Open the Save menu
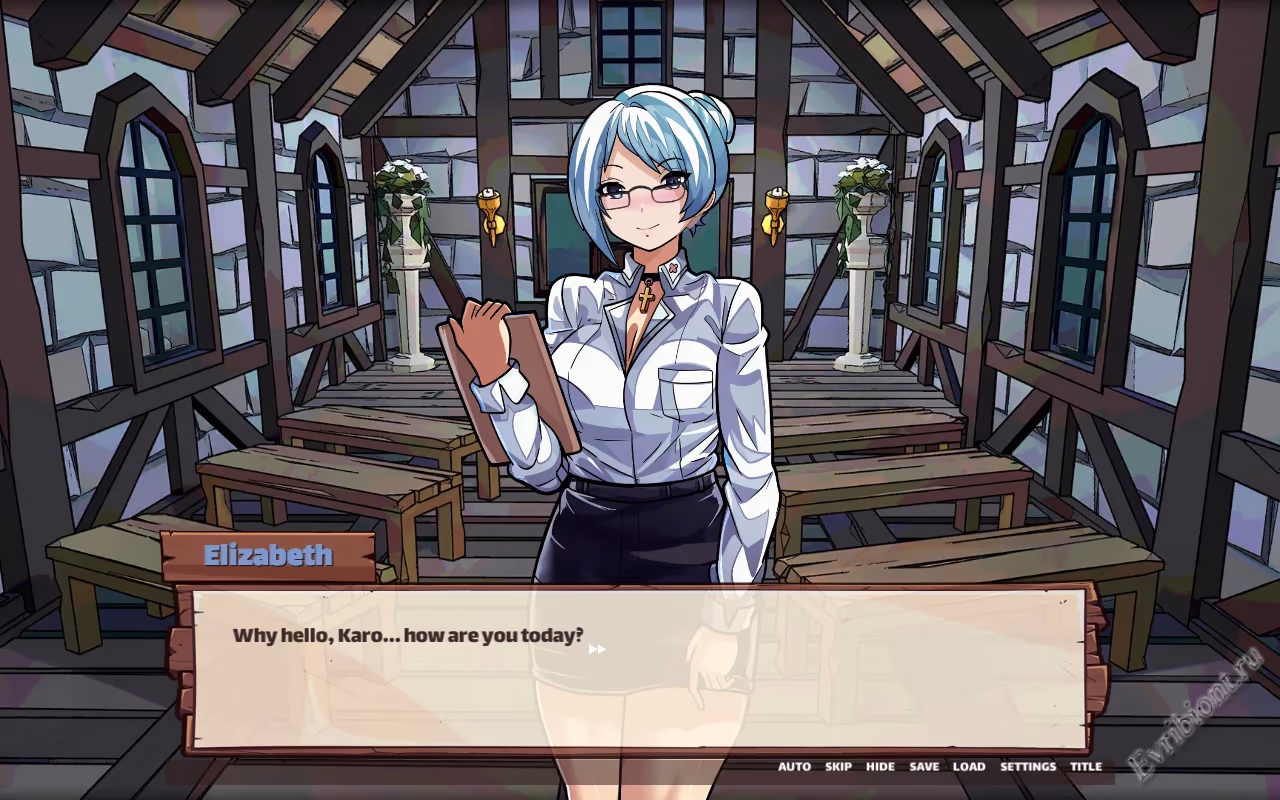The image size is (1280, 800). point(924,767)
